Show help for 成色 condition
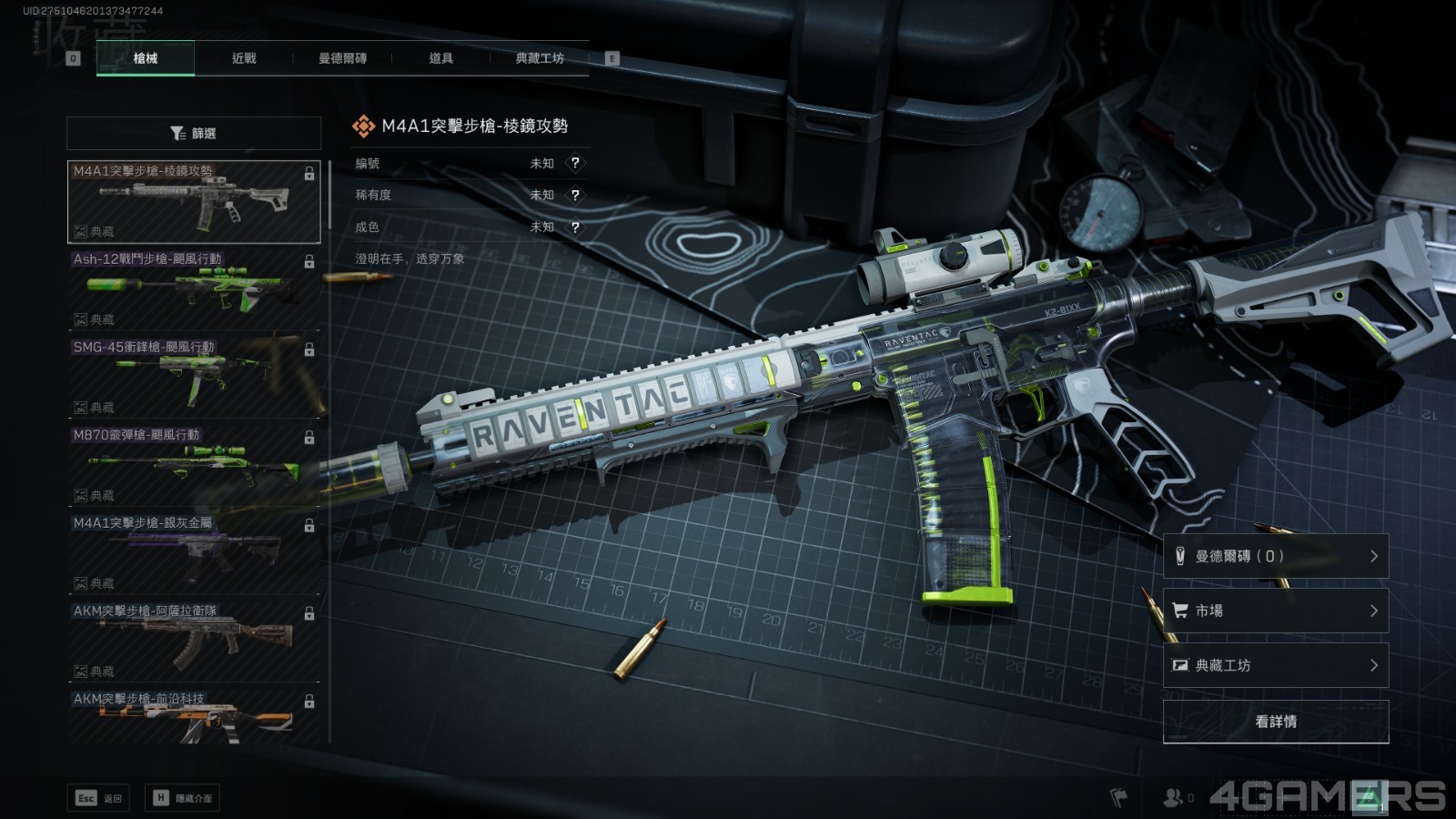 click(575, 227)
